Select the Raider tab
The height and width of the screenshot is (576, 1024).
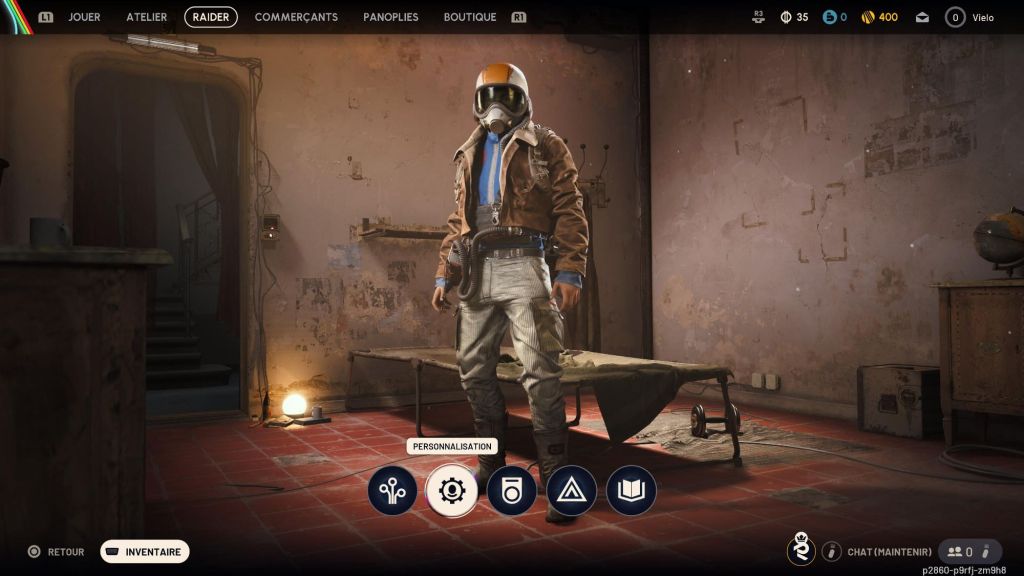(211, 17)
